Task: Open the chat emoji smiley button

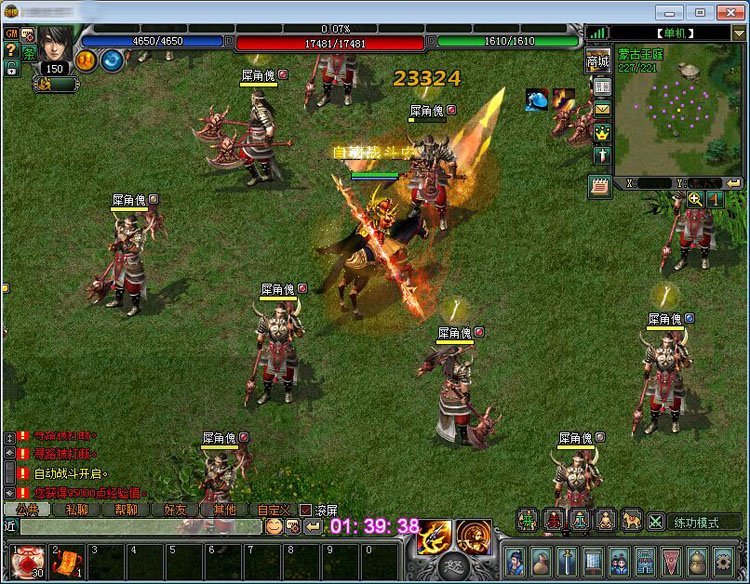Action: [x=273, y=526]
